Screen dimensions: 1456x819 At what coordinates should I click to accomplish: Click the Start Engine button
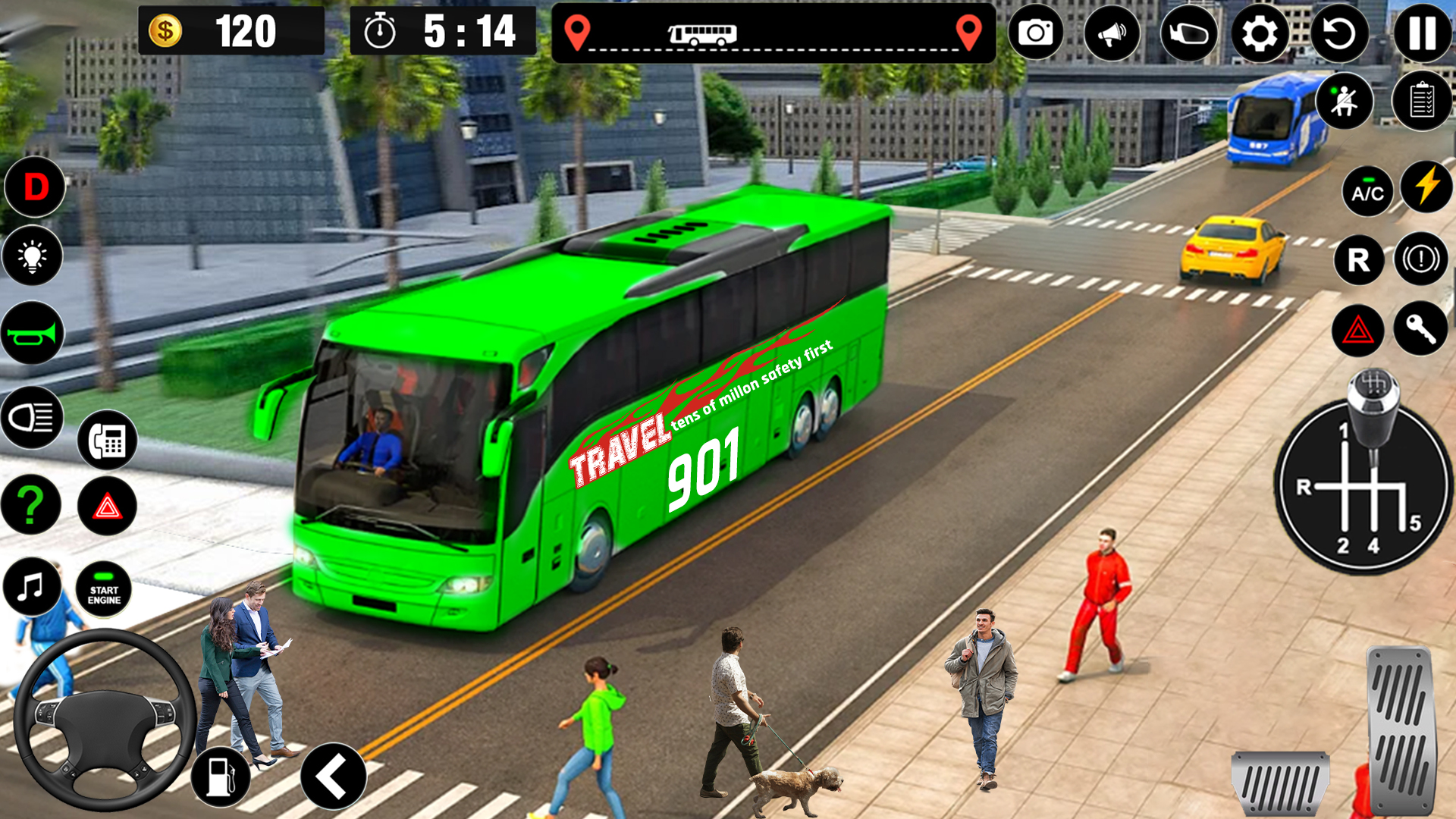pos(104,590)
